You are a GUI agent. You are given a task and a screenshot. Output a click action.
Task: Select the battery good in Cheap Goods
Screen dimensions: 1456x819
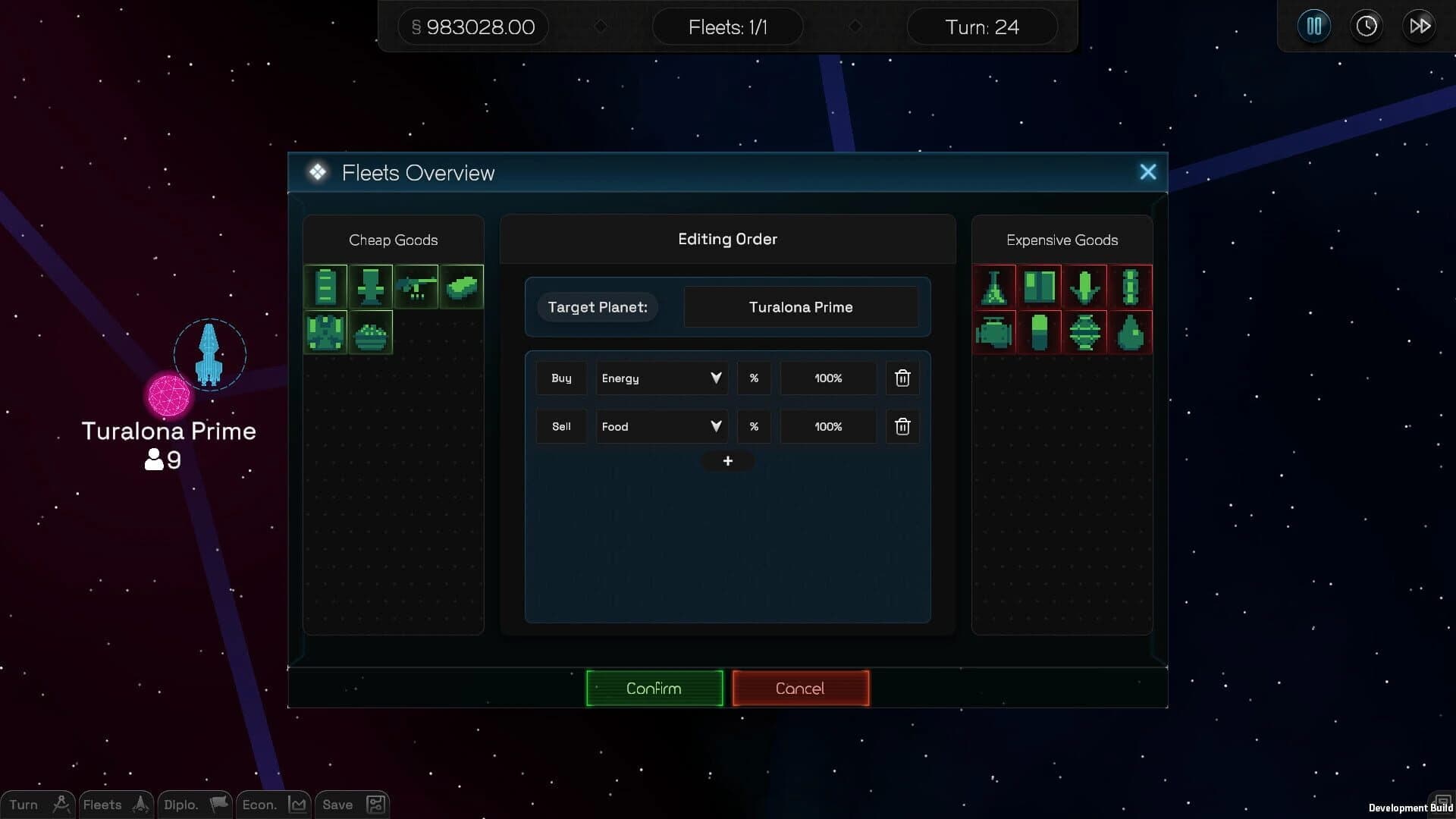(325, 287)
